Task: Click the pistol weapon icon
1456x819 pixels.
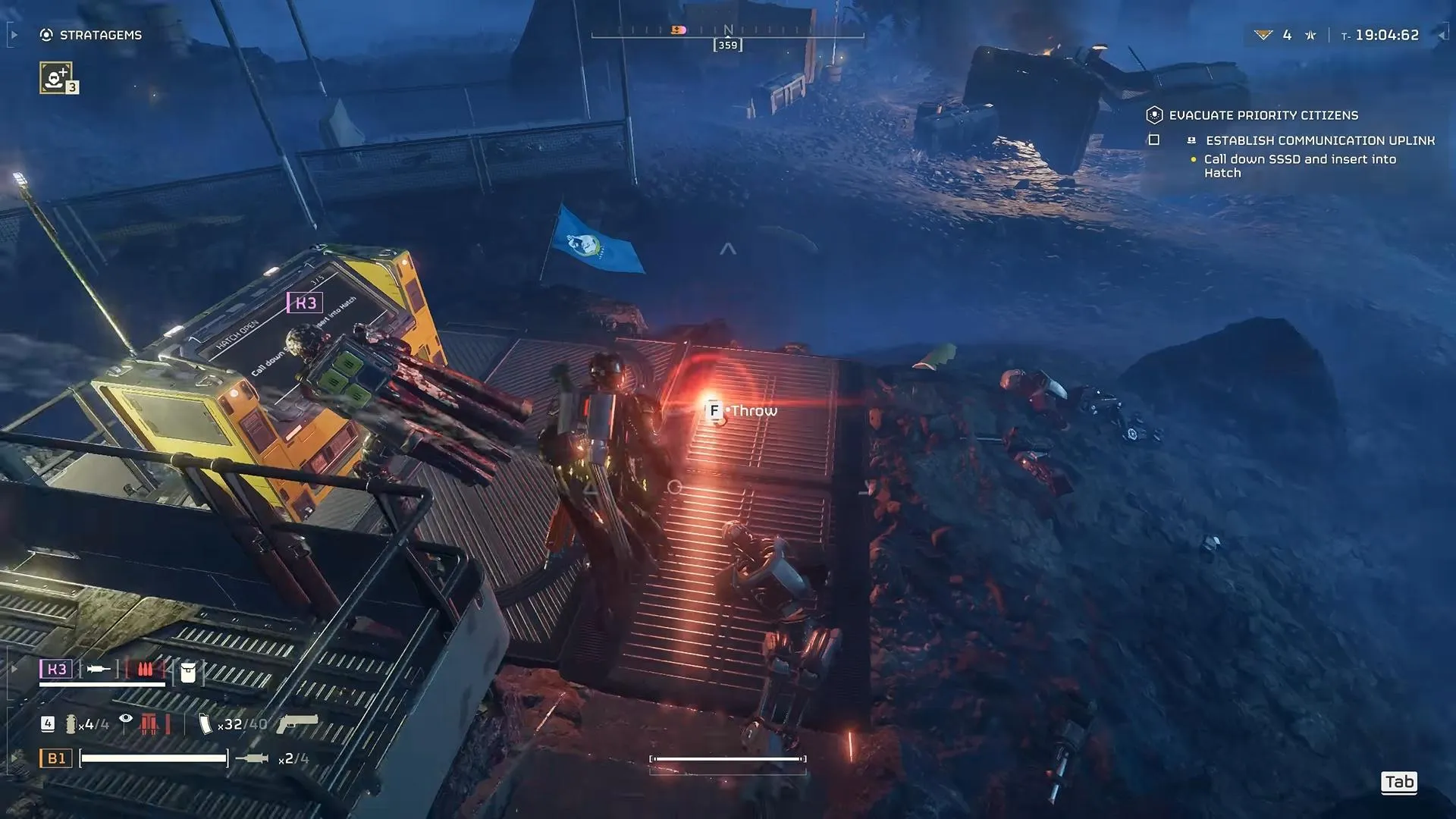Action: [x=297, y=723]
